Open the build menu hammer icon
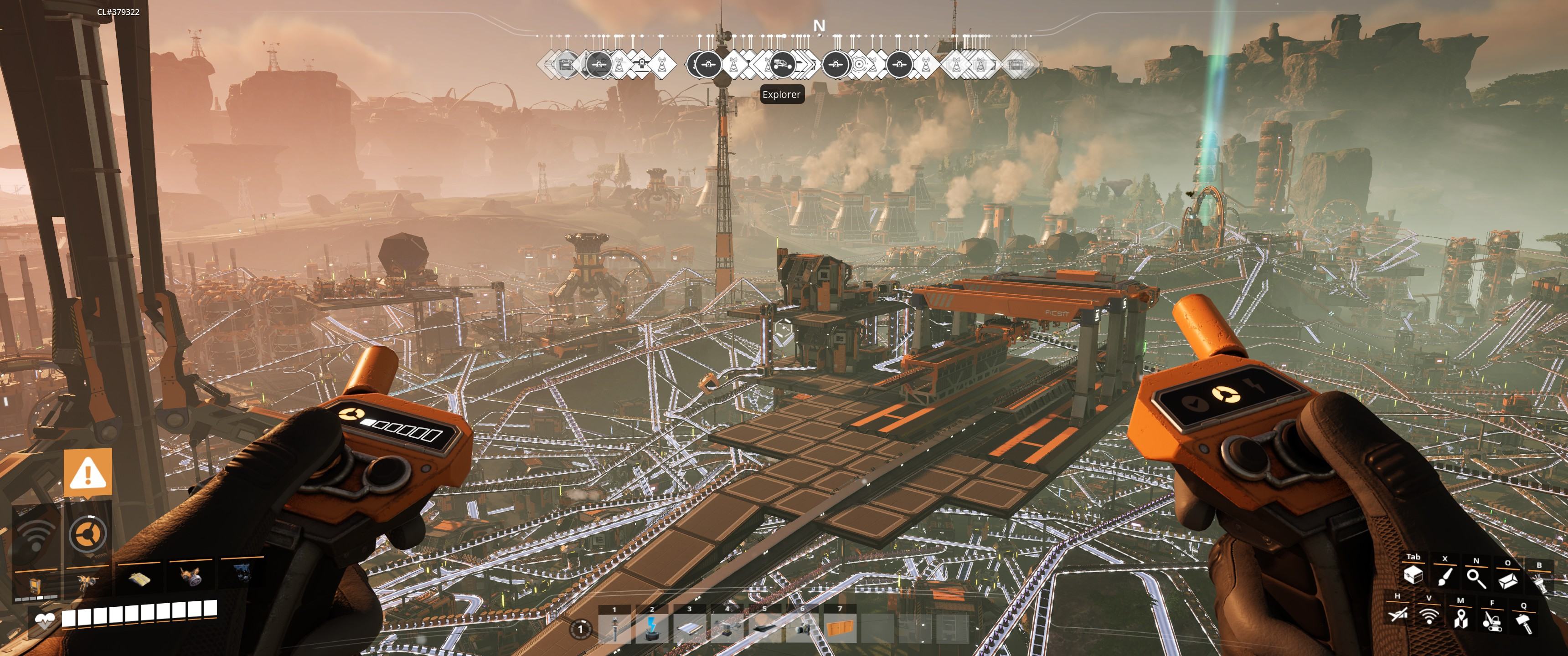This screenshot has height=656, width=1568. coord(1524,623)
